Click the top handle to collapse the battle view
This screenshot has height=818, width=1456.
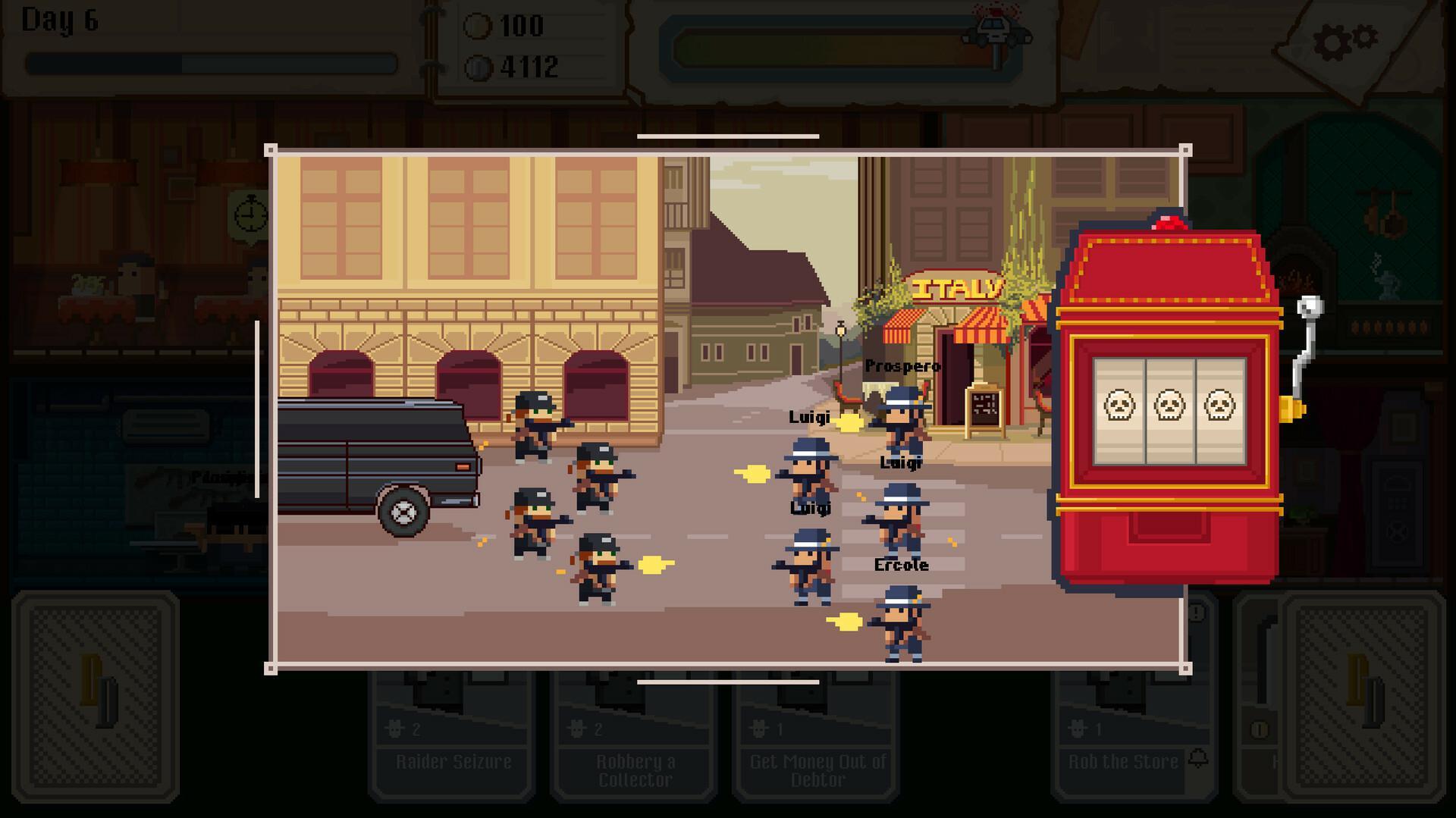727,136
